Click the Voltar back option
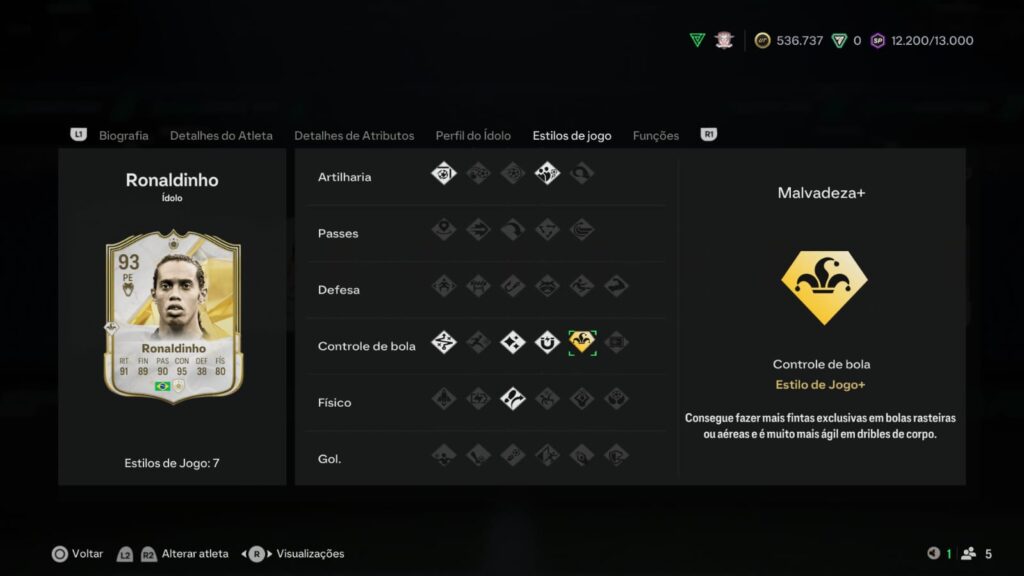 pos(78,554)
